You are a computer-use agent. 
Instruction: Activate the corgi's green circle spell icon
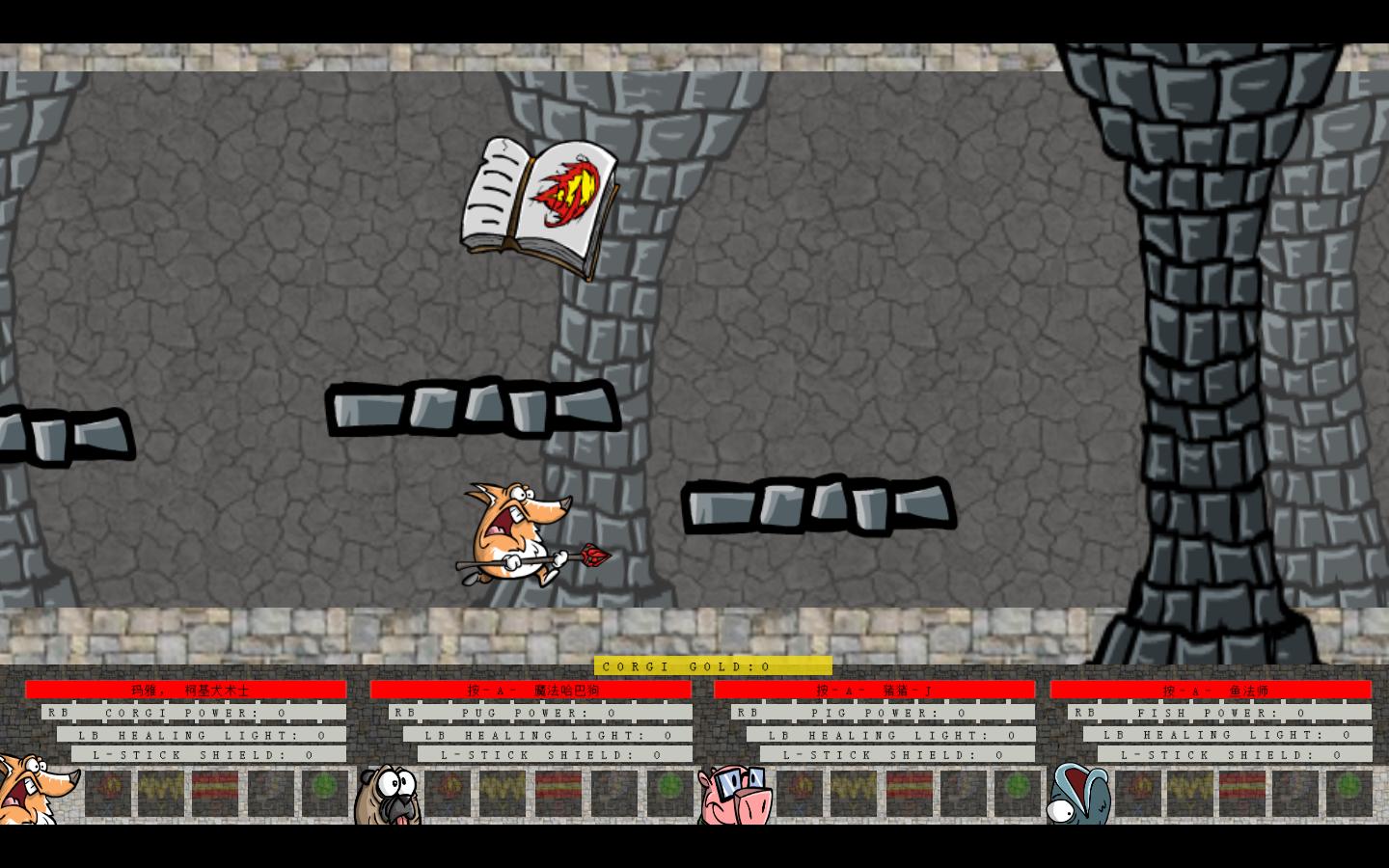tap(324, 793)
